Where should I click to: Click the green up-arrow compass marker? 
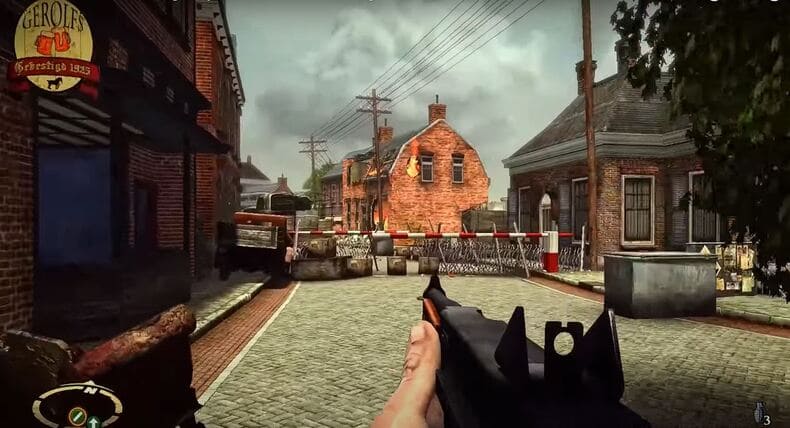[x=93, y=421]
